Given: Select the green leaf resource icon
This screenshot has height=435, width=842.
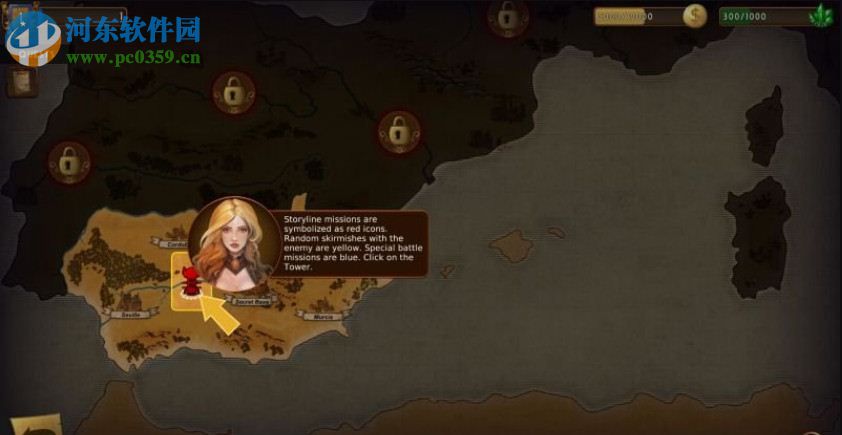Looking at the screenshot, I should tap(823, 16).
